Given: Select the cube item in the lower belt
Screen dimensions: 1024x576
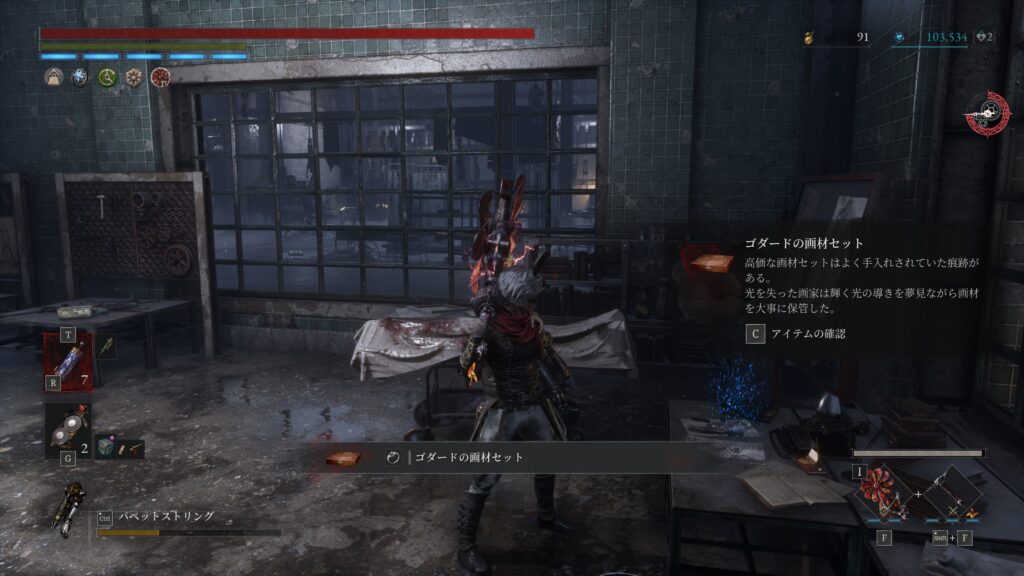Looking at the screenshot, I should [x=108, y=449].
